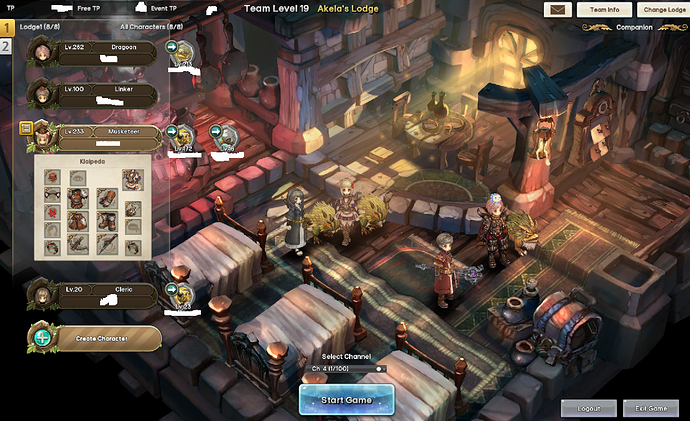The image size is (690, 421).
Task: Start the game with selected character
Action: point(346,400)
